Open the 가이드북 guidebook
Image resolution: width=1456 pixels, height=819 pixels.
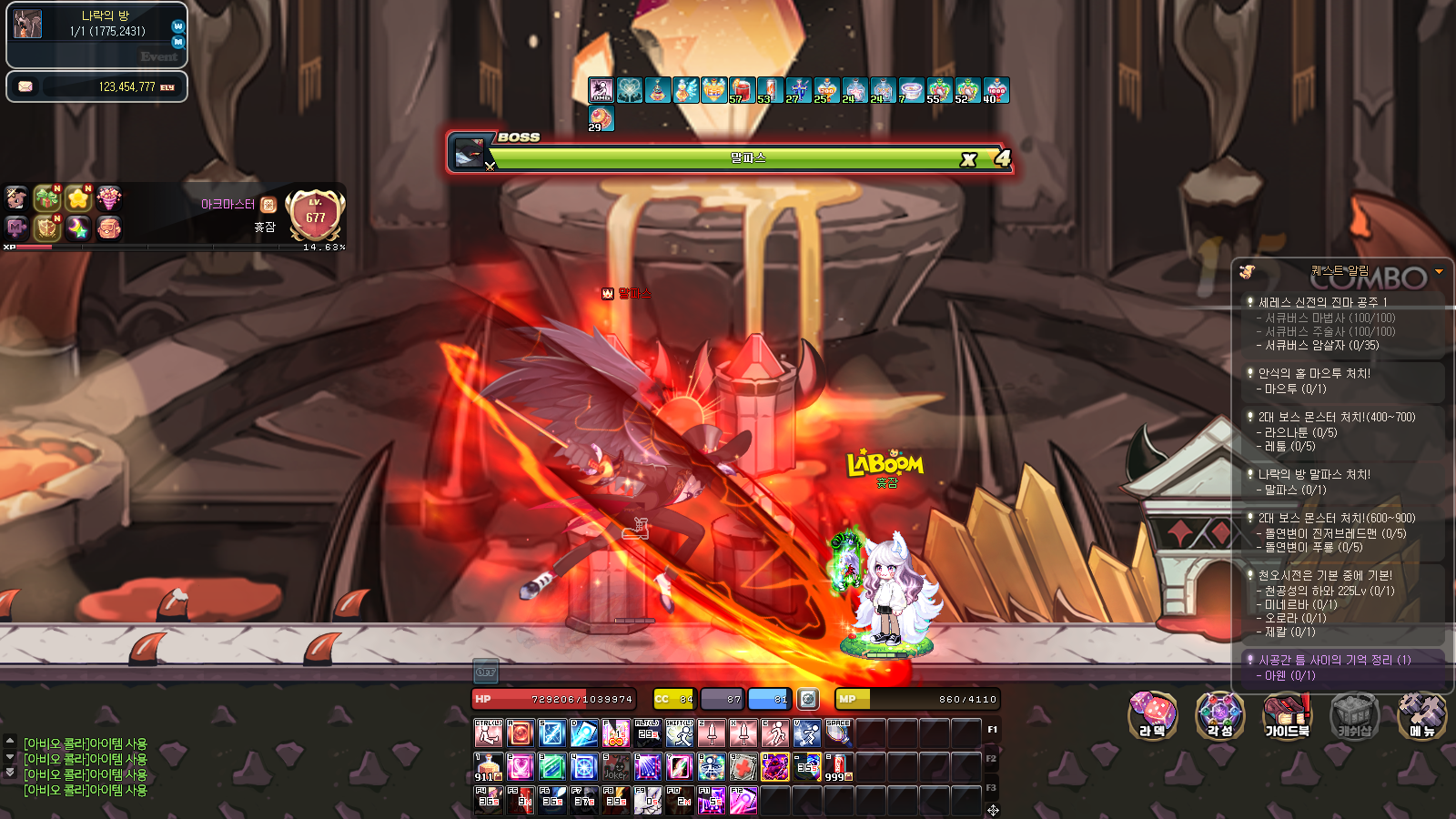coord(1287,715)
